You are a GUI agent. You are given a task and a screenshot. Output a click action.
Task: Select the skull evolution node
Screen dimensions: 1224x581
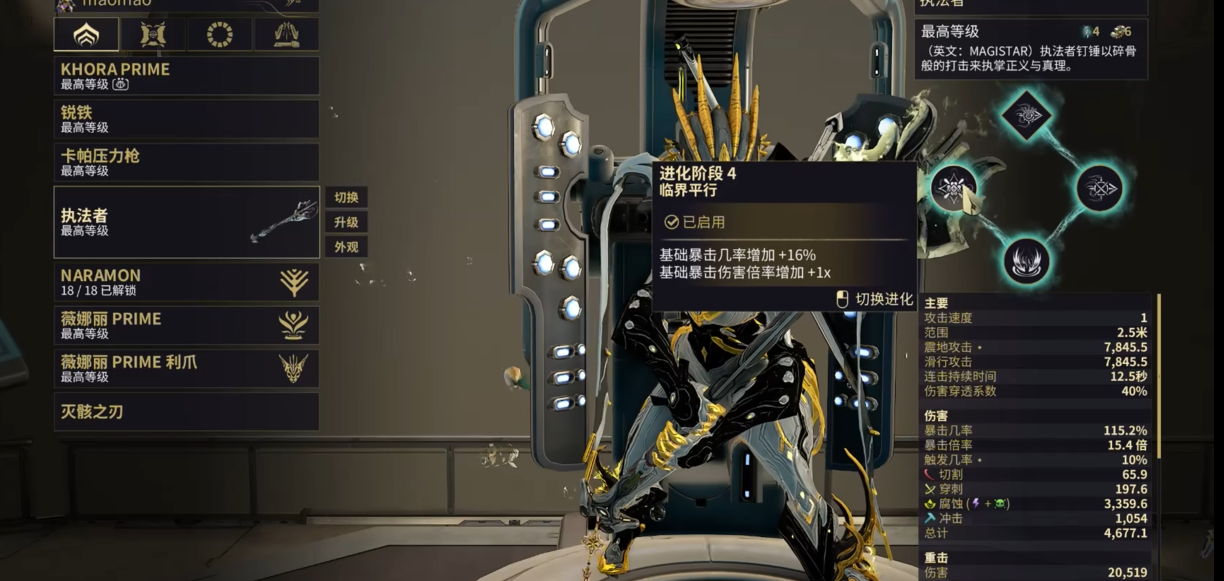click(x=954, y=187)
